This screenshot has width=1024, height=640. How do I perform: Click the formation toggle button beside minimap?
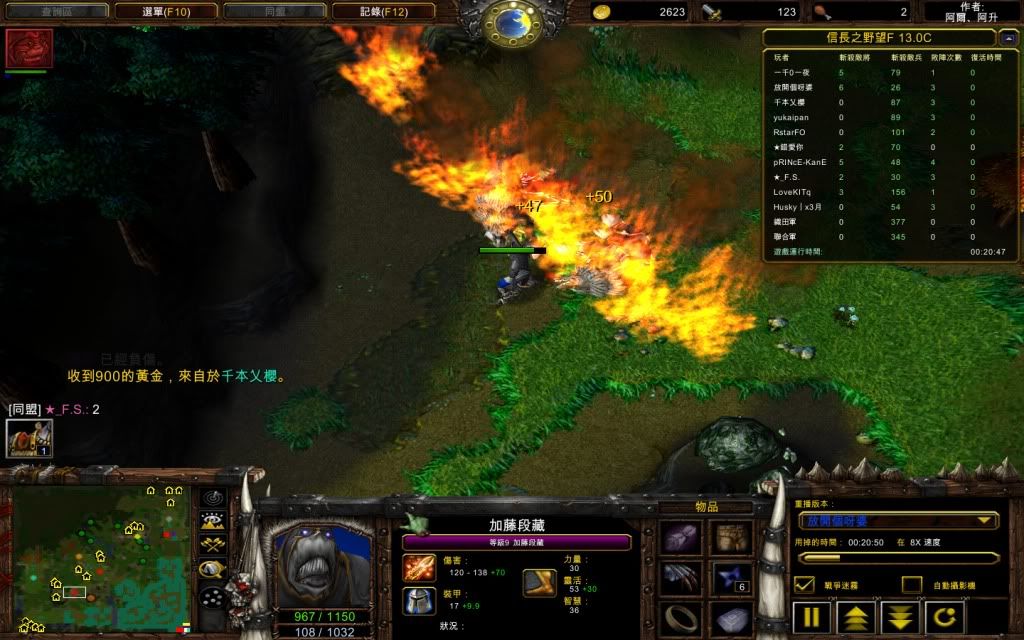coord(212,597)
